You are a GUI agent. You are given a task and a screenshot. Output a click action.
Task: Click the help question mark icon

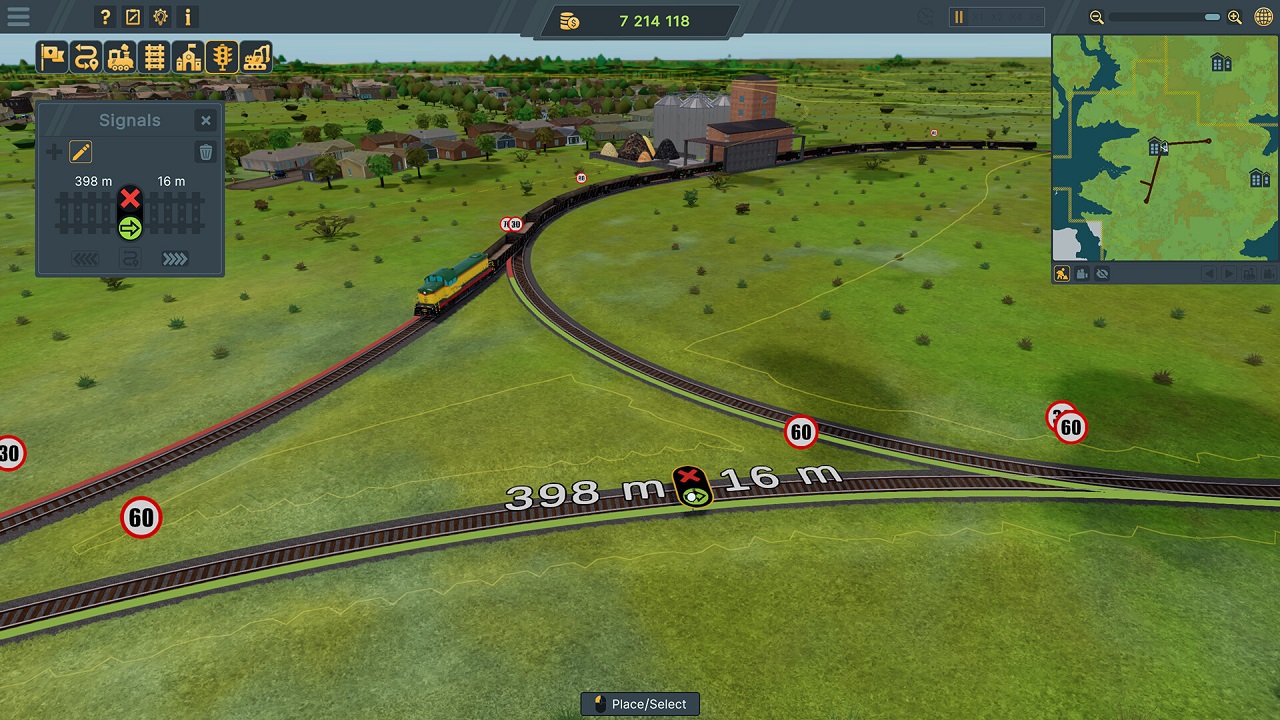104,17
